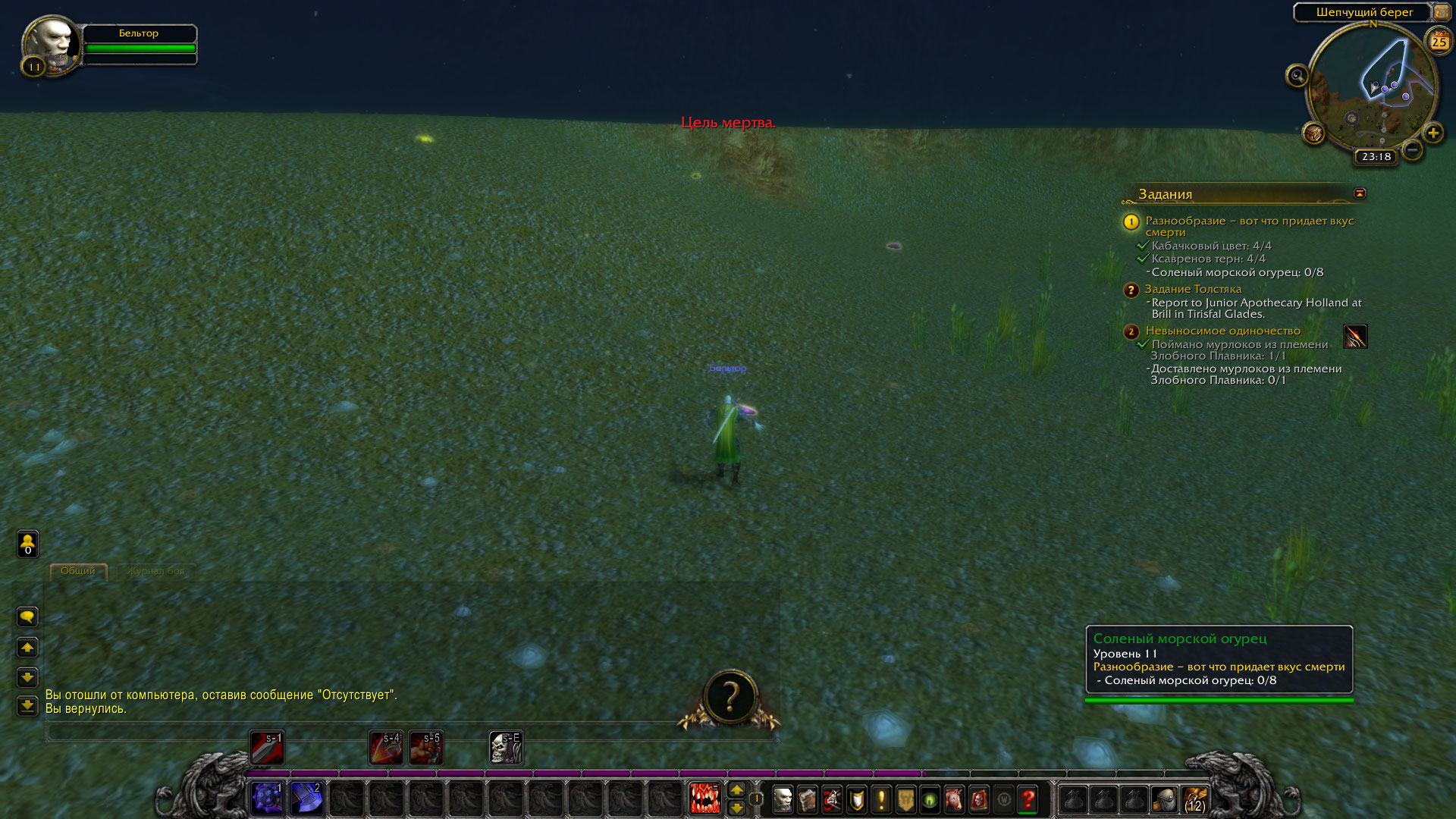Select quest "Задание Толстяка" in the tracker
The height and width of the screenshot is (819, 1456).
click(x=1192, y=289)
